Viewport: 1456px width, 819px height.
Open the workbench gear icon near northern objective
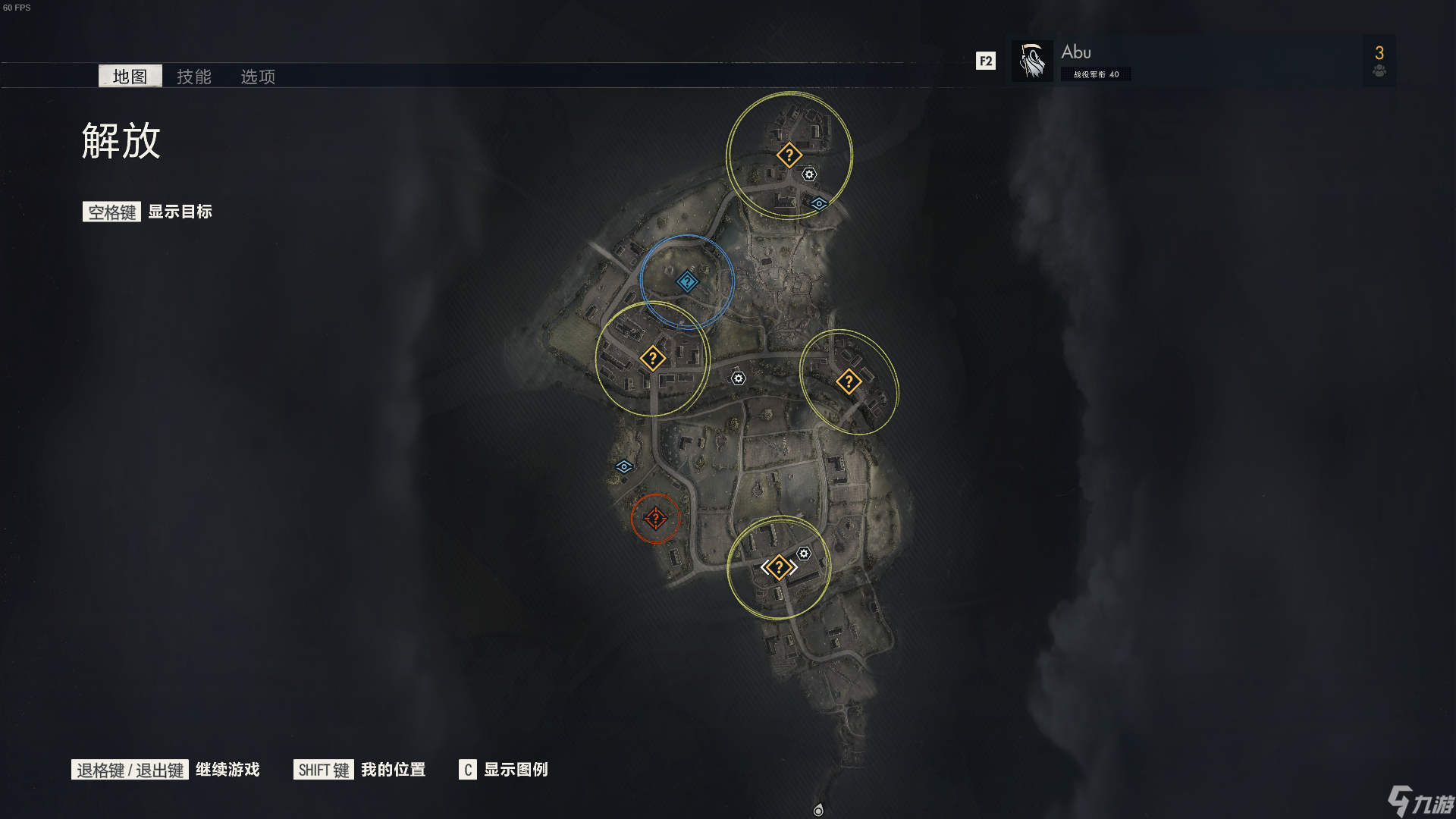coord(808,174)
